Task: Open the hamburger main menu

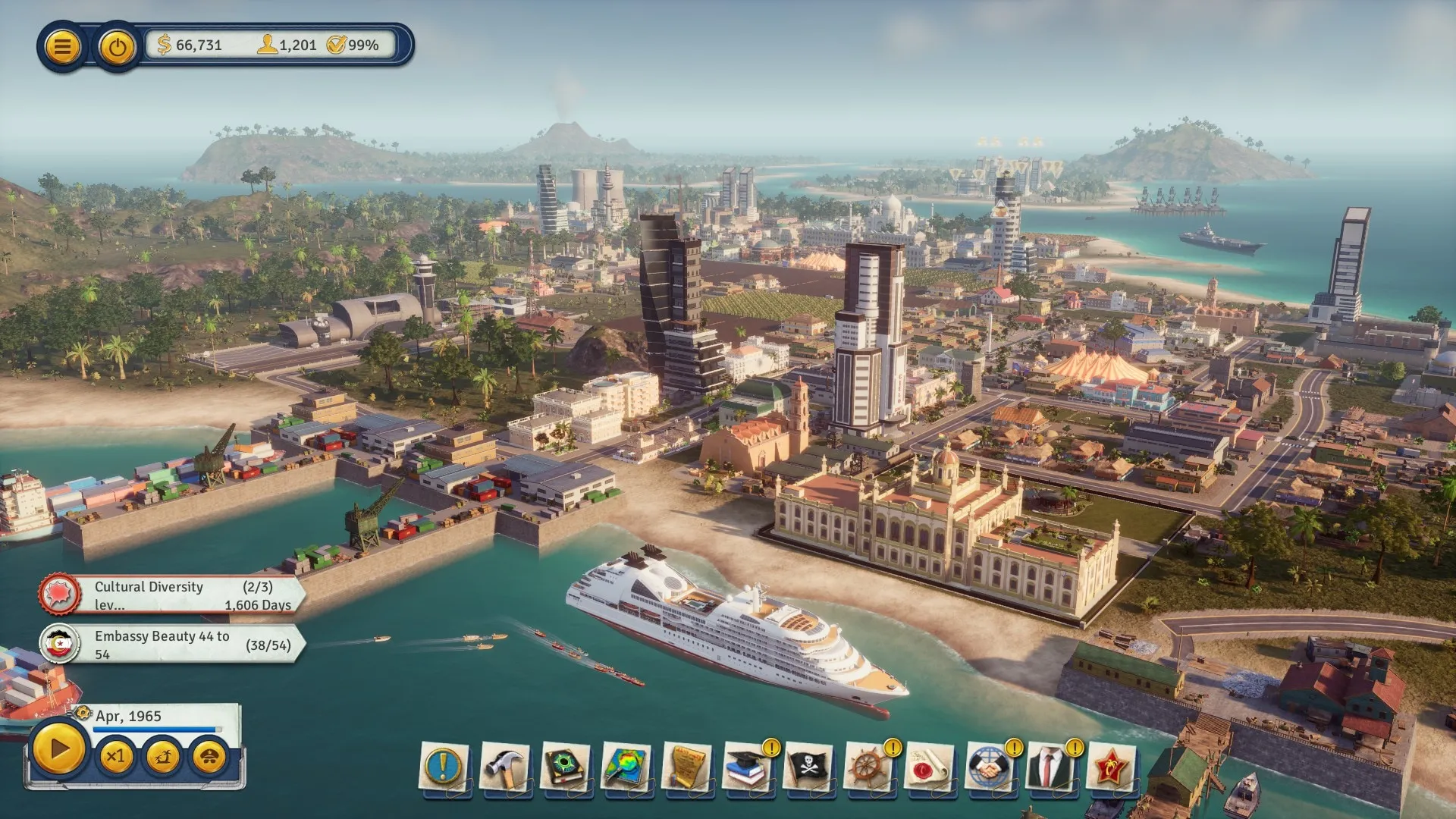Action: (x=62, y=47)
